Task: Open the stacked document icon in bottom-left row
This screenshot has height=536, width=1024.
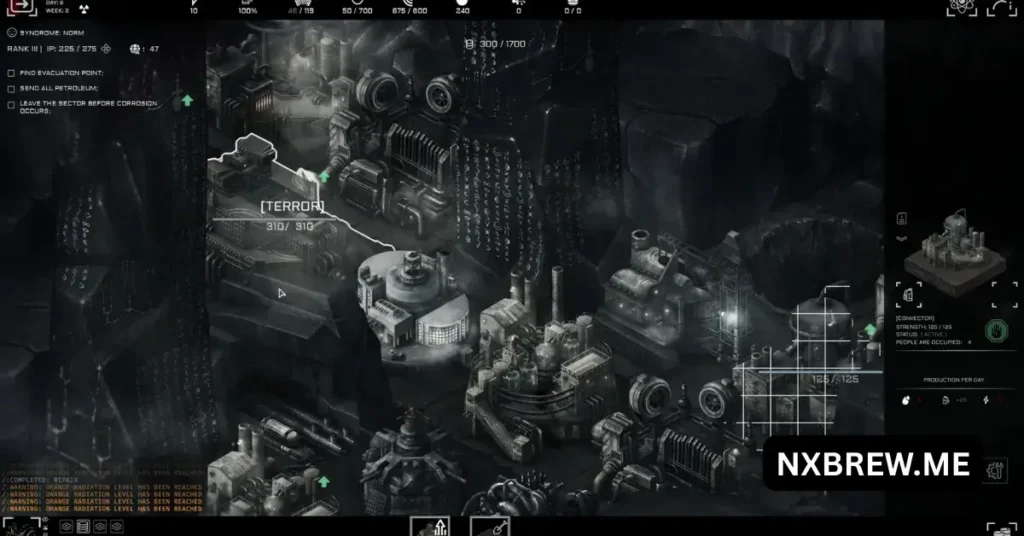Action: click(x=83, y=526)
